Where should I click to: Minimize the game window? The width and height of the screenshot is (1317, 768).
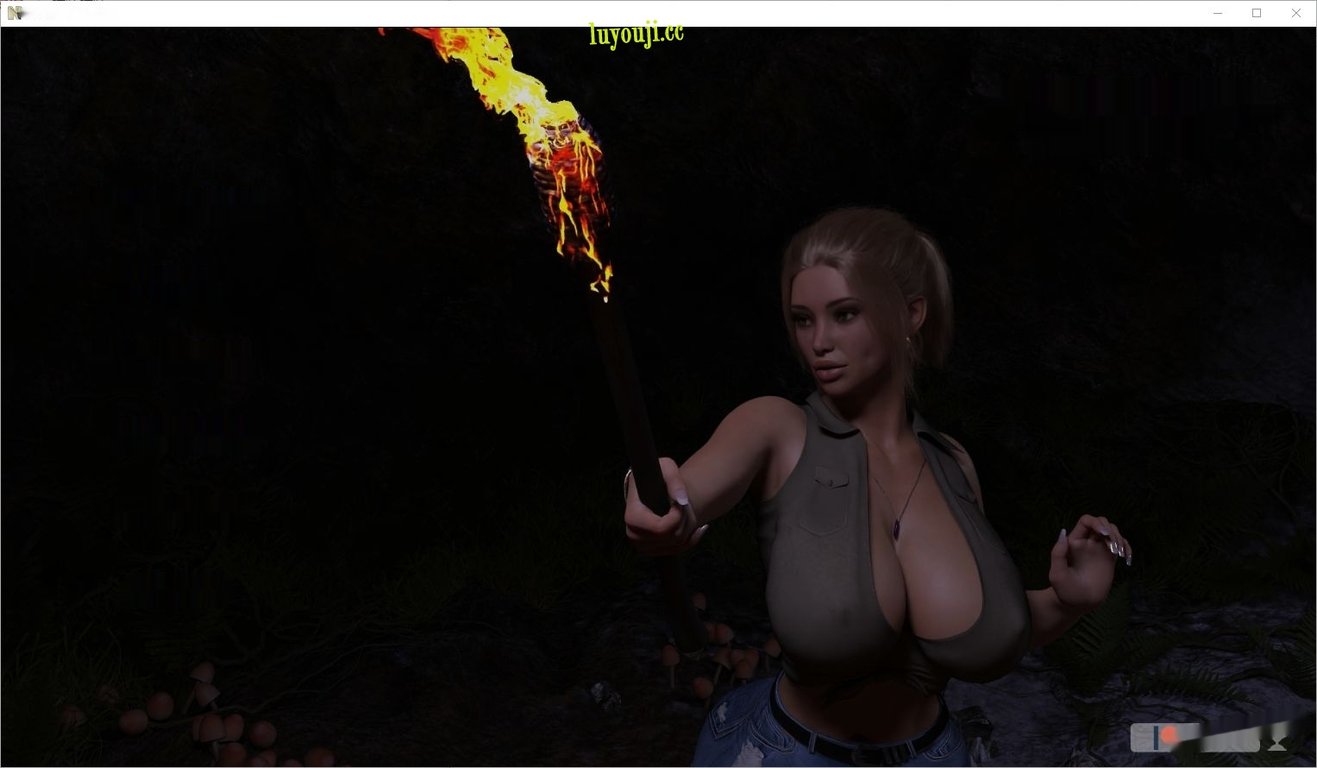[1217, 12]
